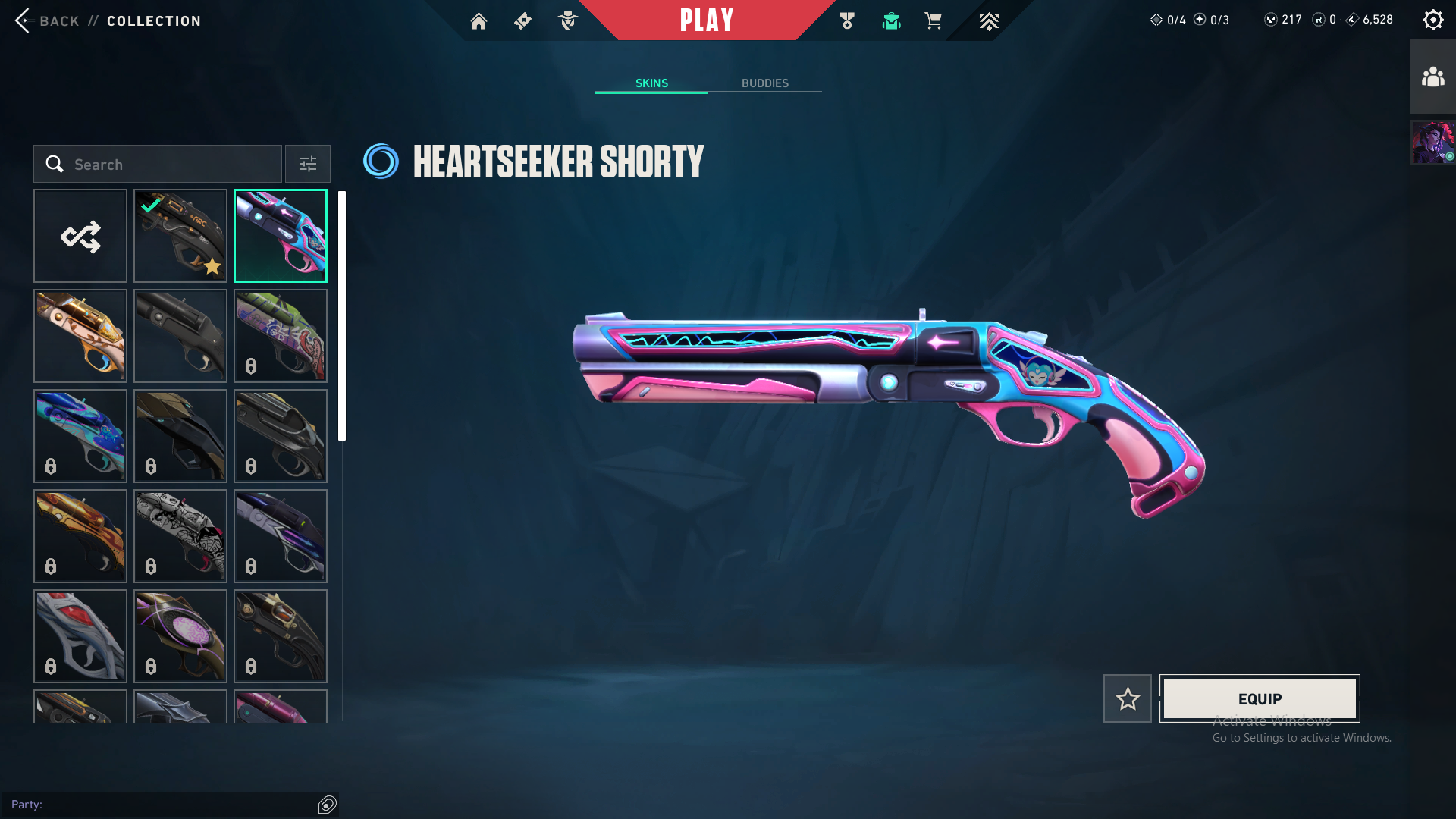Open the skin filter options
Image resolution: width=1456 pixels, height=819 pixels.
[x=307, y=164]
